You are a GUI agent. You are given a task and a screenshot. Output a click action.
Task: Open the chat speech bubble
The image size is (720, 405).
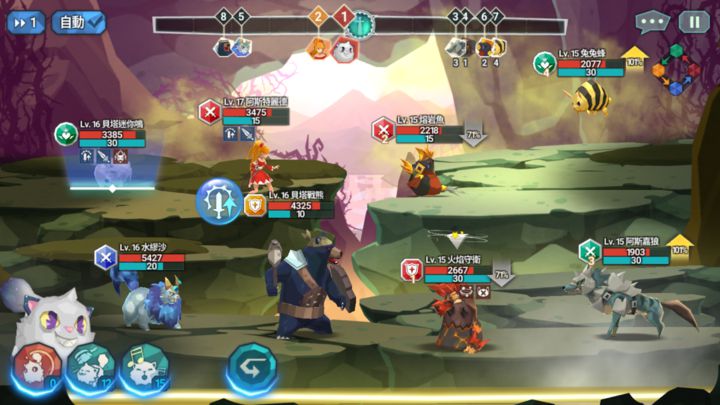coord(652,21)
